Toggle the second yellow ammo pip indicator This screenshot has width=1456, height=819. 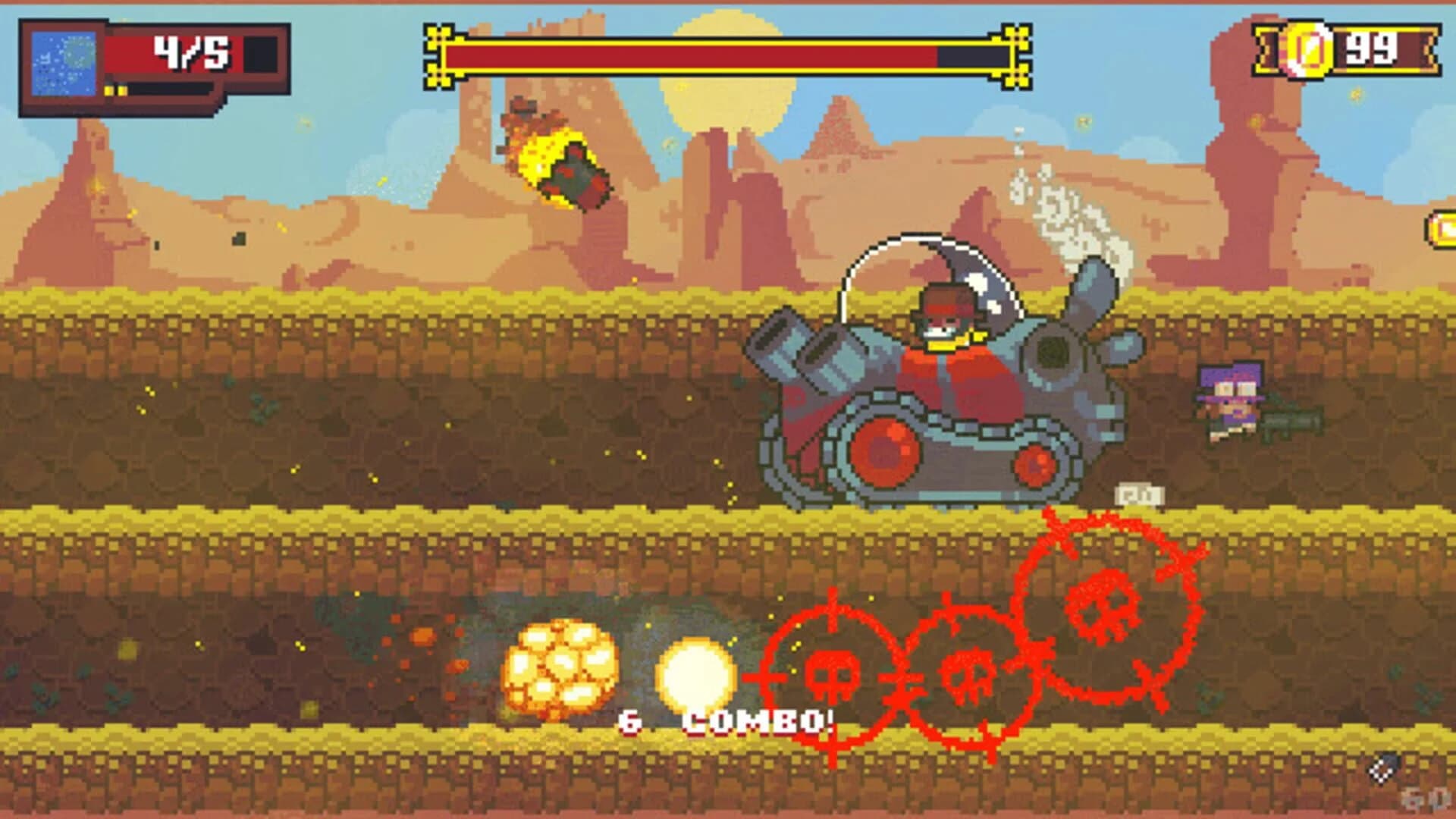(122, 92)
